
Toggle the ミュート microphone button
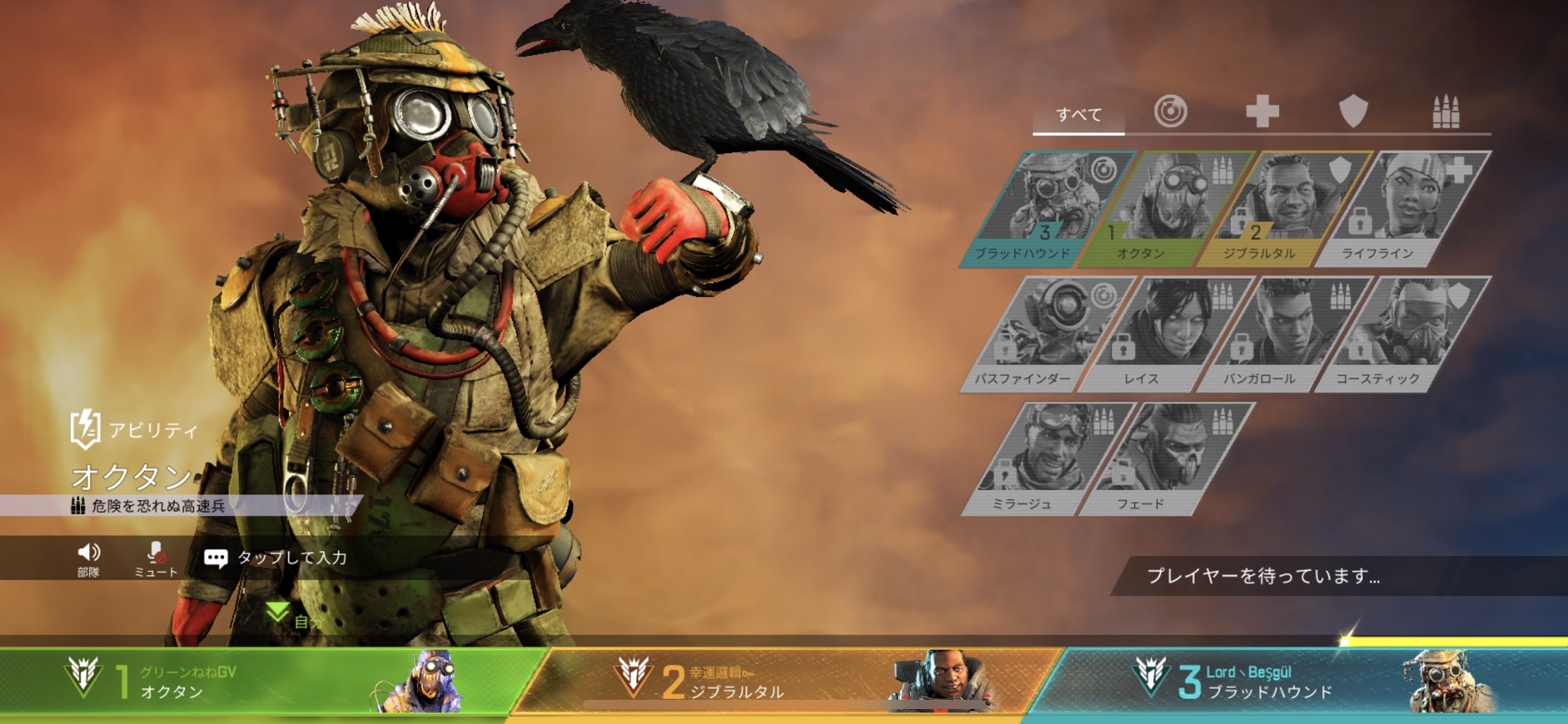point(156,558)
